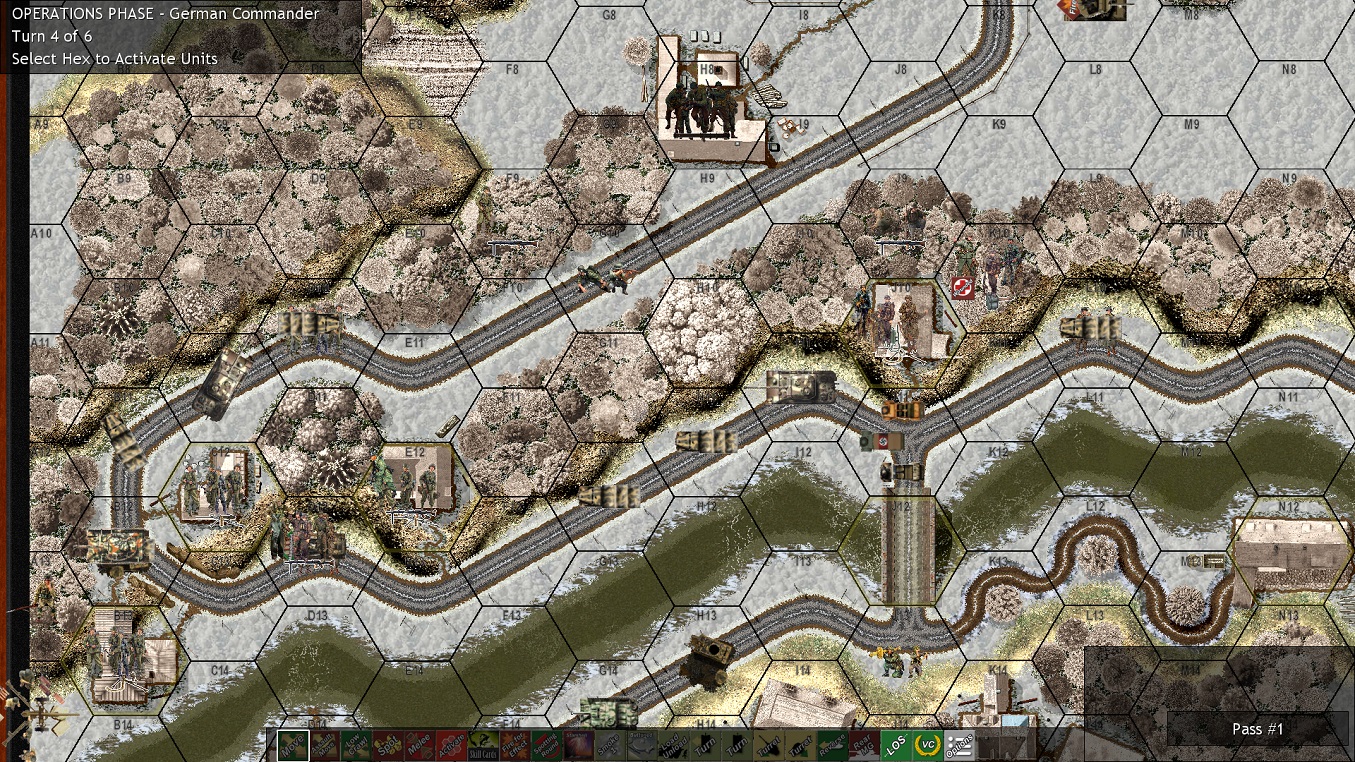Toggle the Buttoned state
The height and width of the screenshot is (762, 1355).
coord(641,746)
